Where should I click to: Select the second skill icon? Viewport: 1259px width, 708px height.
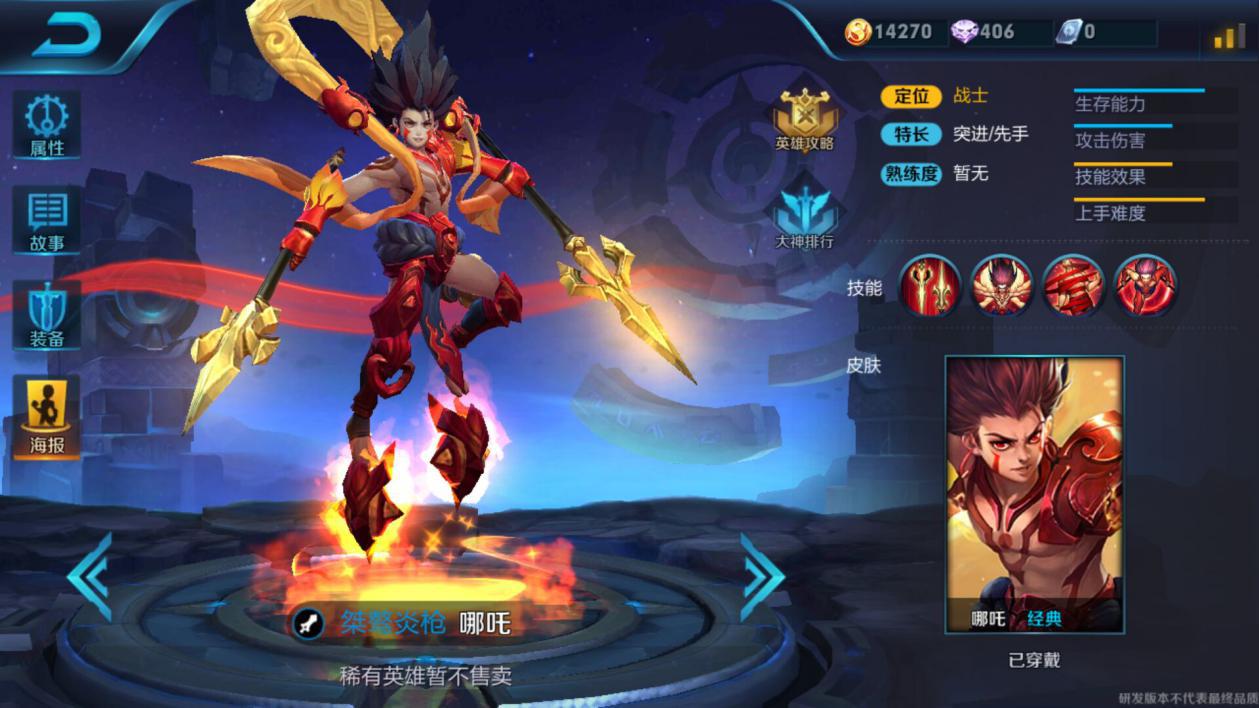[1002, 285]
